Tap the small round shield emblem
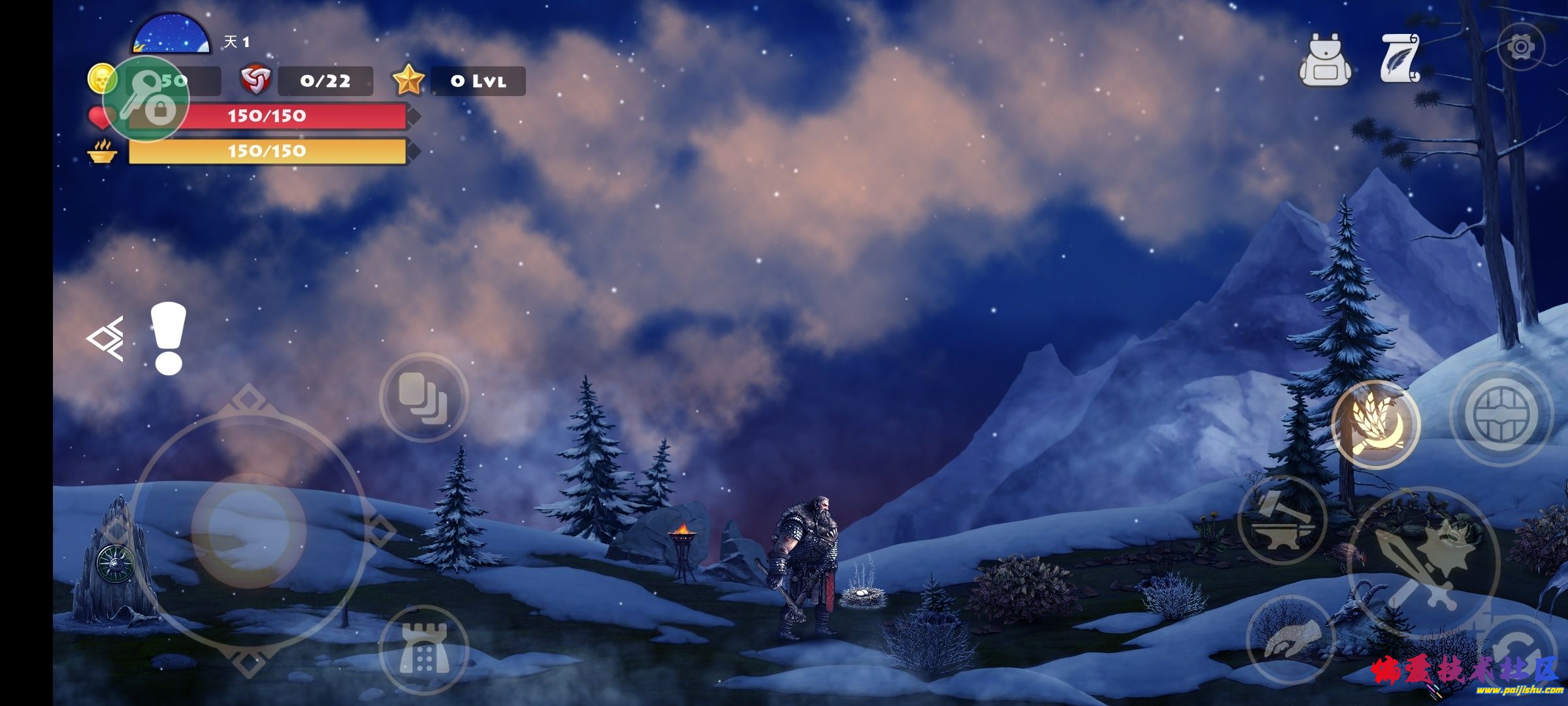Image resolution: width=1568 pixels, height=706 pixels. [x=116, y=563]
